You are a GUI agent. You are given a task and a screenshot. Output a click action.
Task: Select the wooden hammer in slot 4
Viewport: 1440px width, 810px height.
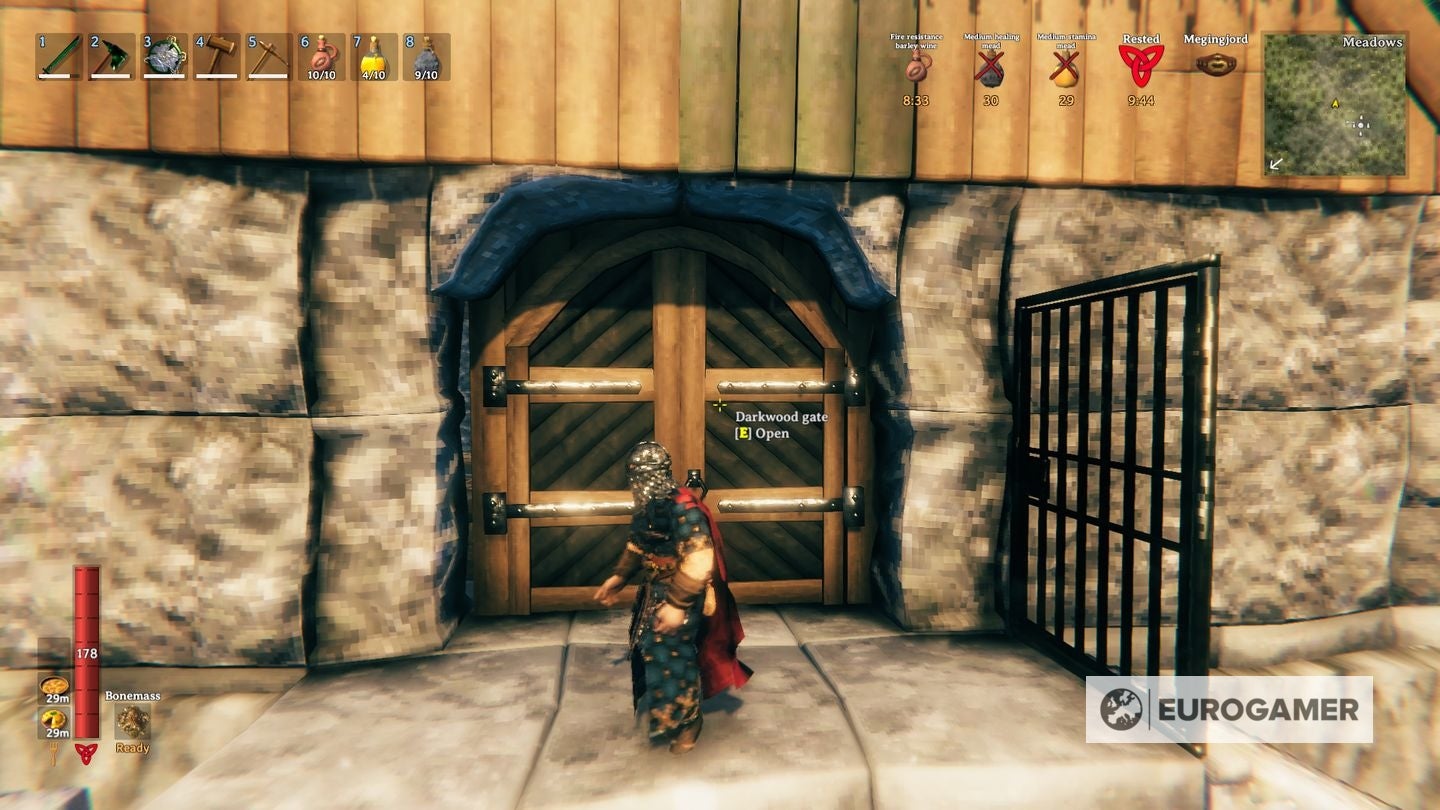click(216, 57)
